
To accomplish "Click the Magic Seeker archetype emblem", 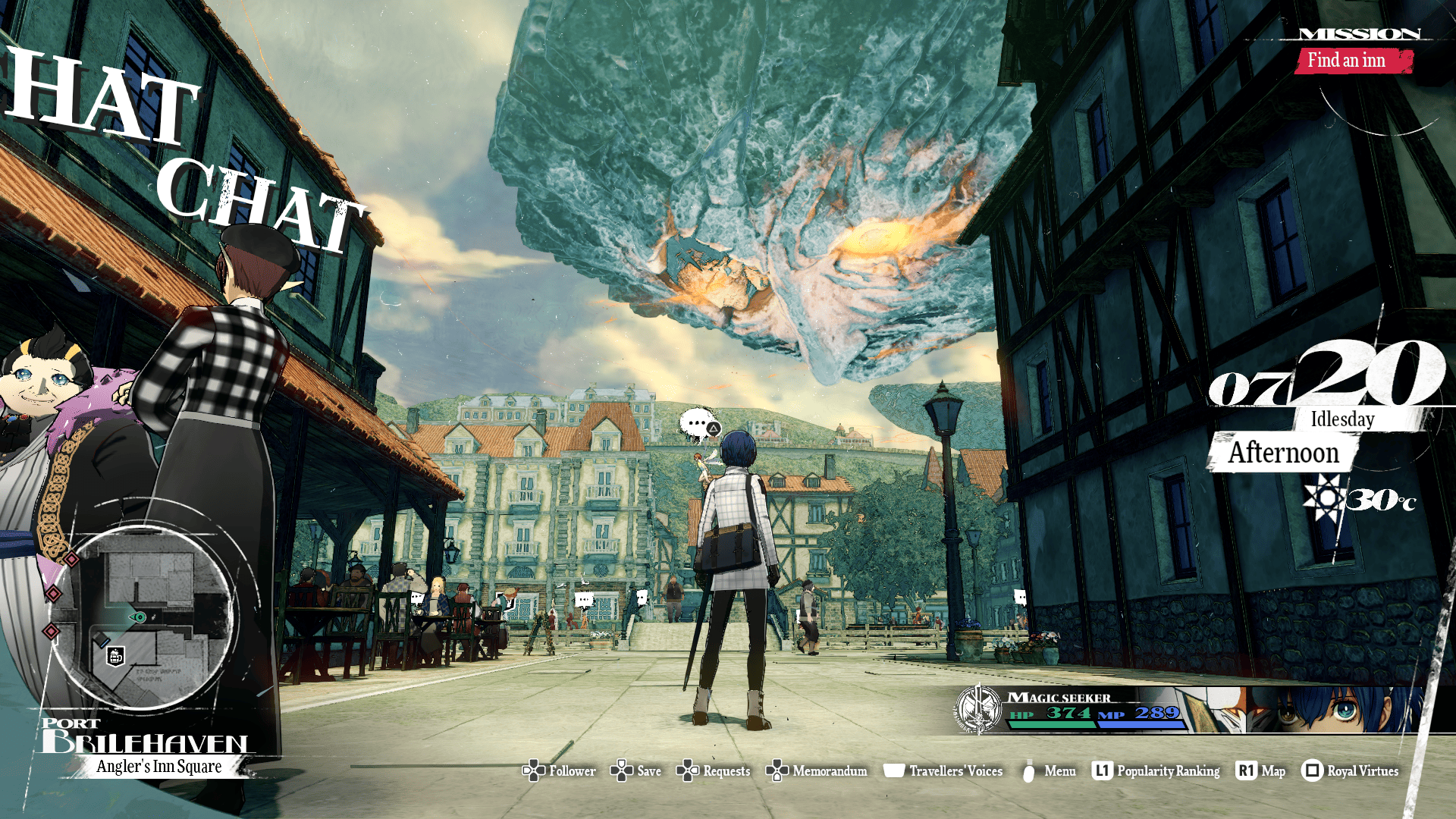I will point(979,710).
